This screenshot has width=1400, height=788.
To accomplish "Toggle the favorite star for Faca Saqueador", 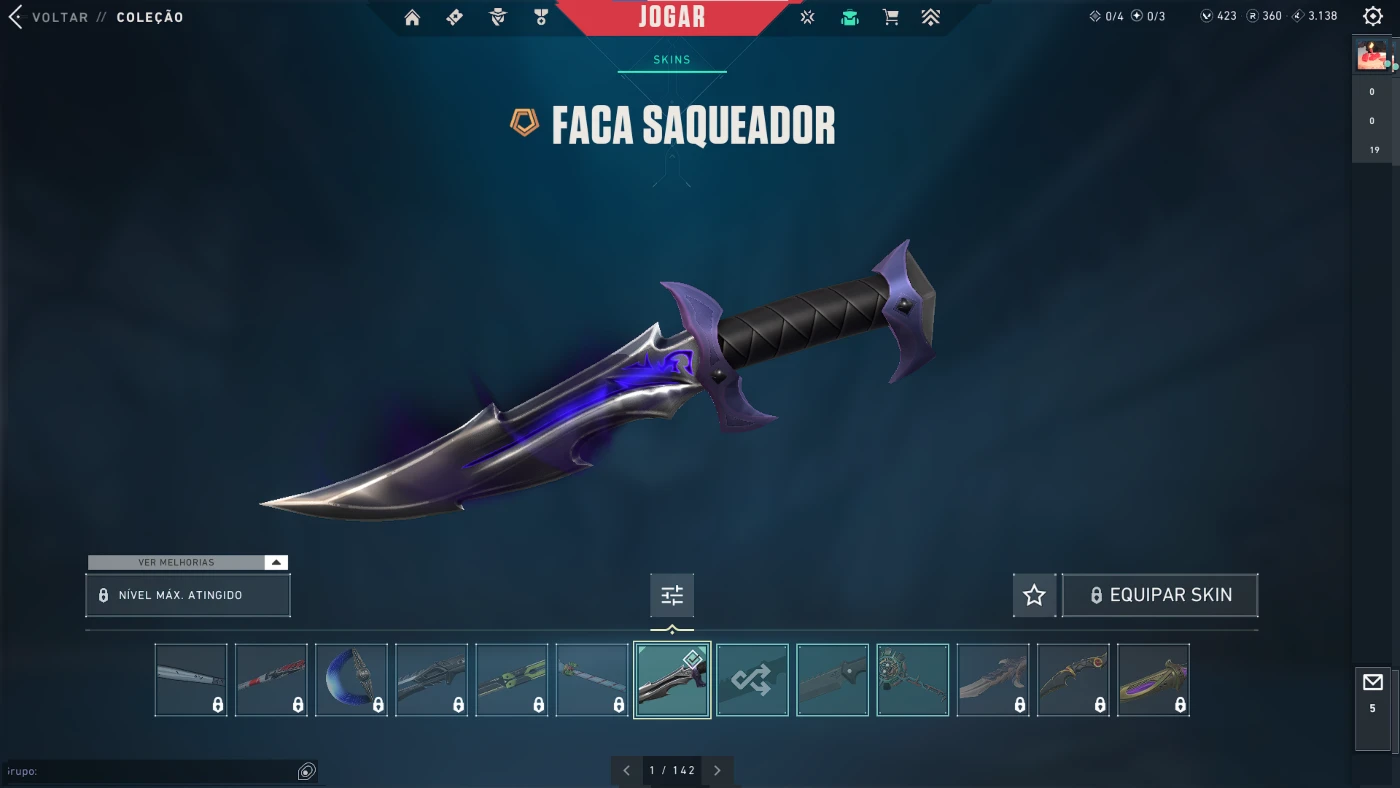I will coord(1034,595).
